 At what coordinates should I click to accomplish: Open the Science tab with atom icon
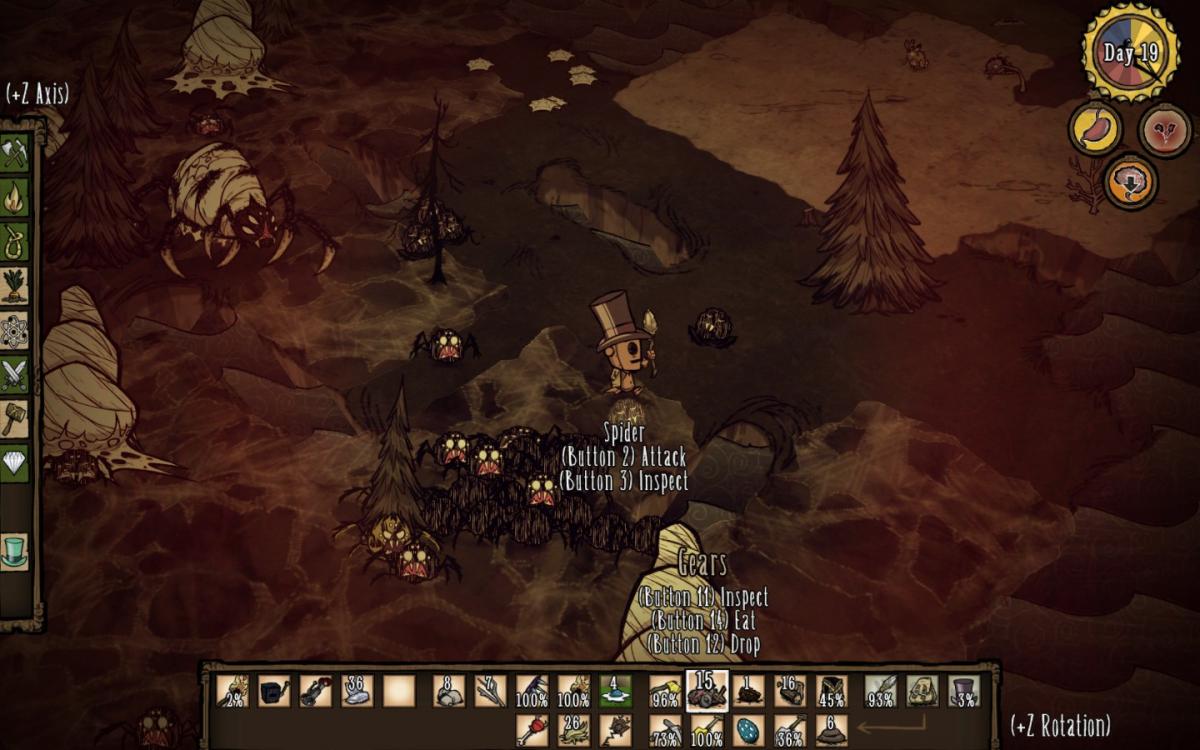click(x=15, y=331)
